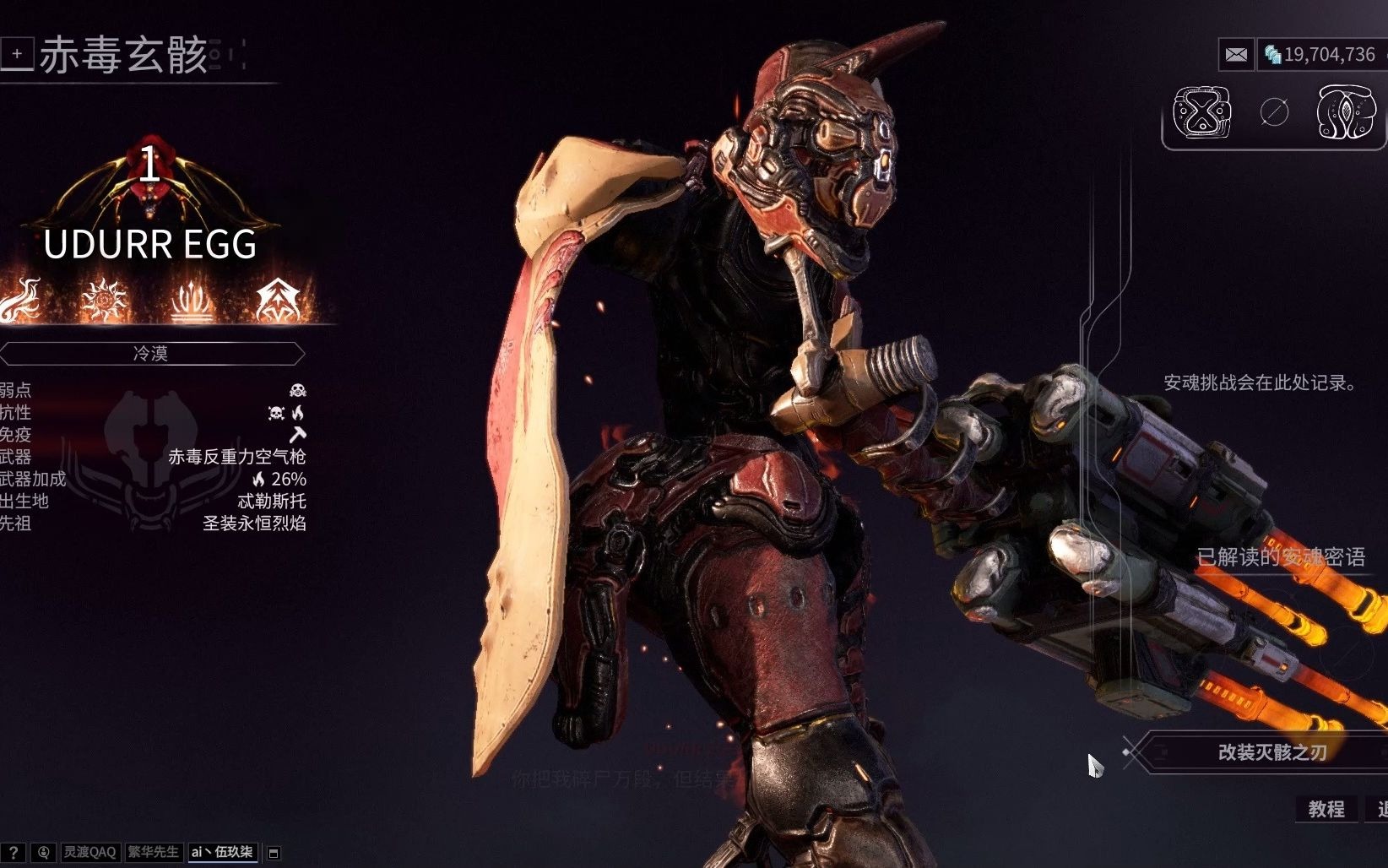Select the empty middle Requiem mod slot
Image resolution: width=1388 pixels, height=868 pixels.
tap(1274, 112)
